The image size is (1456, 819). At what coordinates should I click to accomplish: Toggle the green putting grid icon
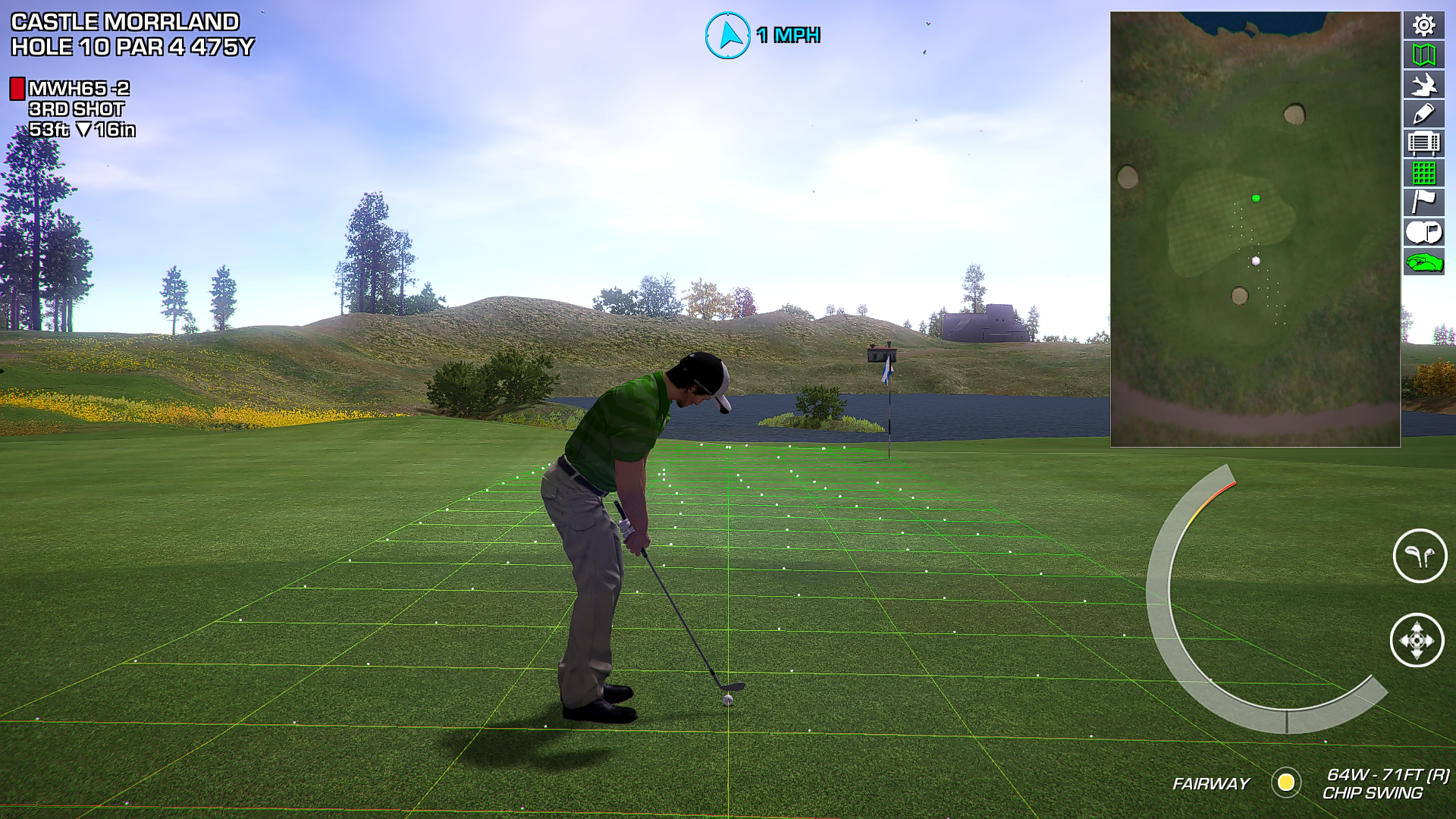tap(1423, 173)
